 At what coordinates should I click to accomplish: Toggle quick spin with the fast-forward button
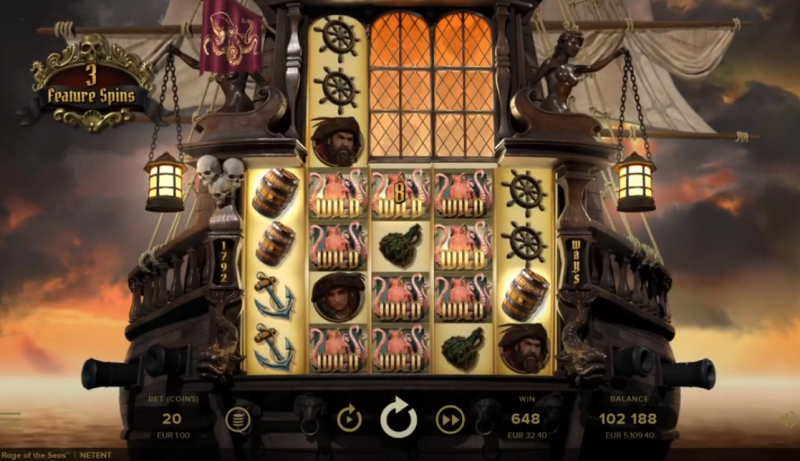coord(451,419)
